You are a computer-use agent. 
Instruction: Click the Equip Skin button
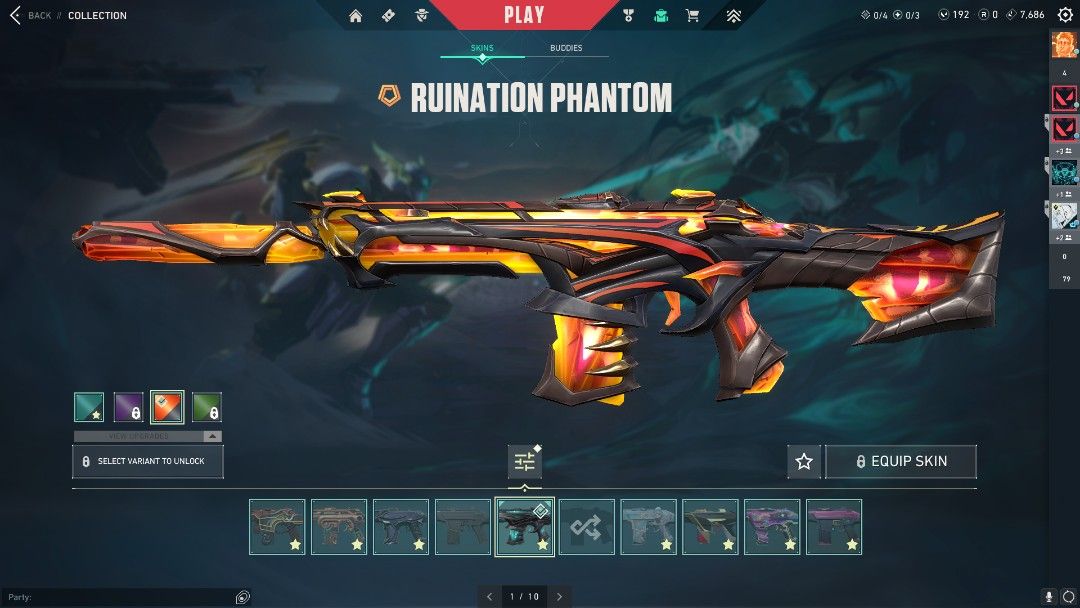click(900, 461)
